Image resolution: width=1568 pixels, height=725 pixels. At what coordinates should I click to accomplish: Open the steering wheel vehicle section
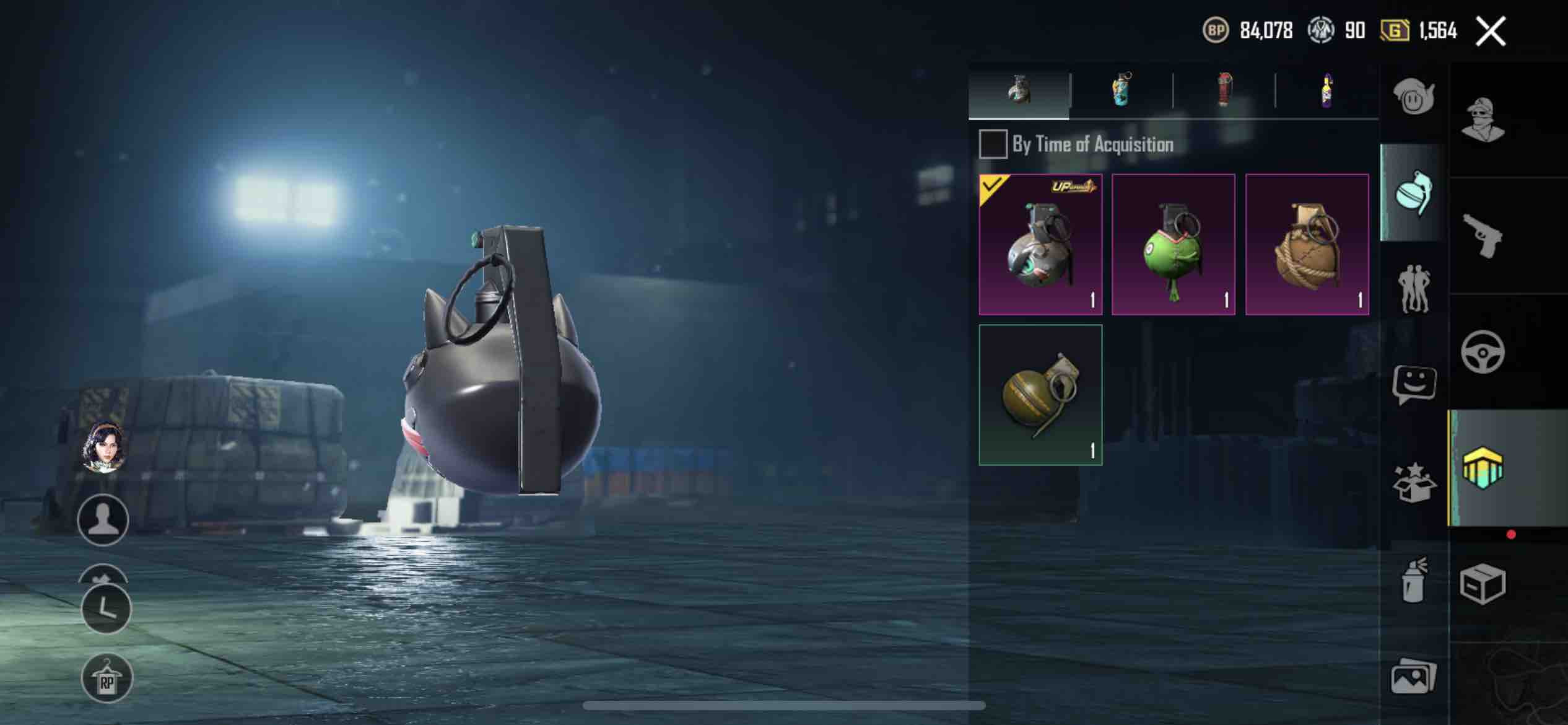(x=1483, y=352)
